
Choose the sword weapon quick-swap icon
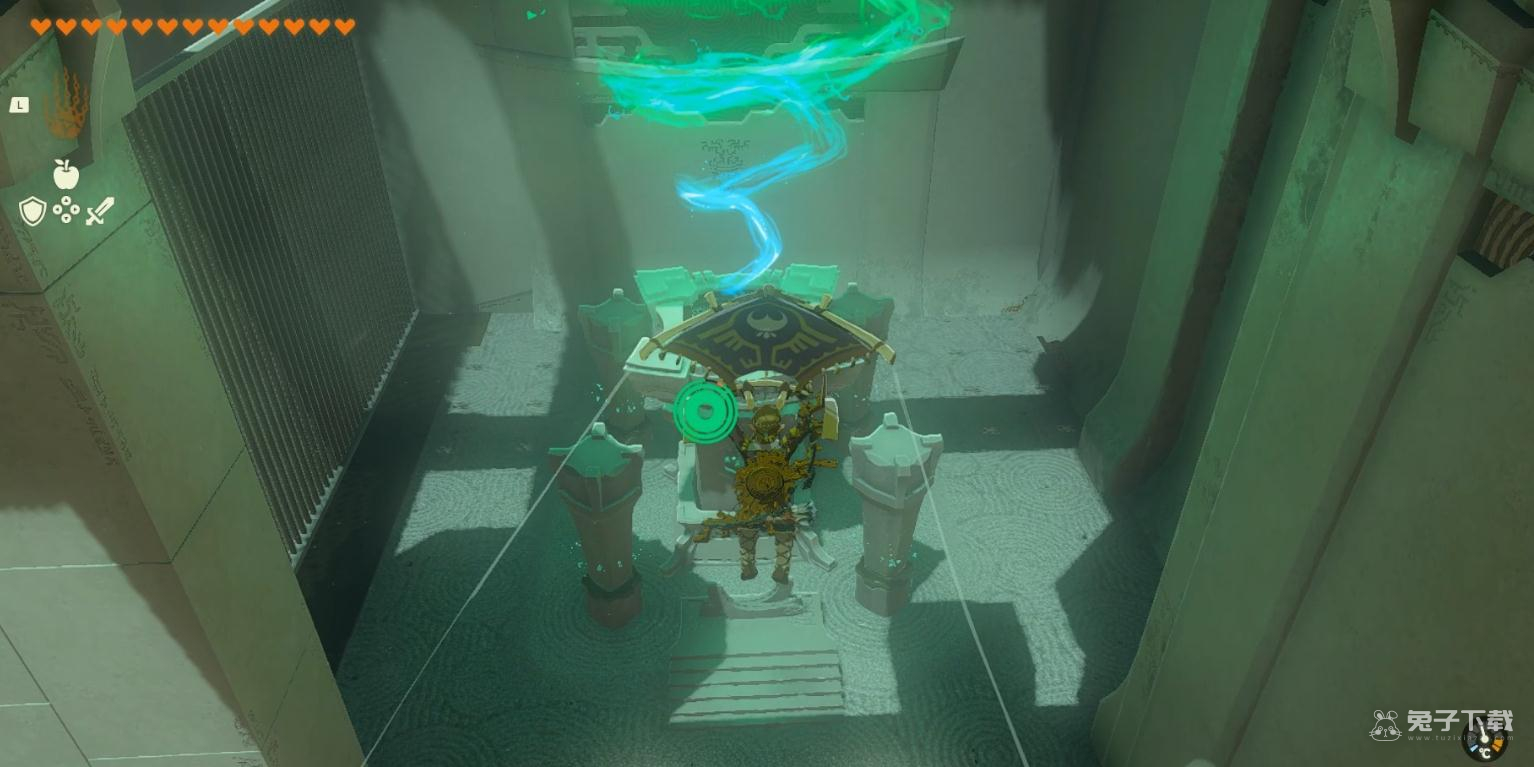[x=99, y=211]
